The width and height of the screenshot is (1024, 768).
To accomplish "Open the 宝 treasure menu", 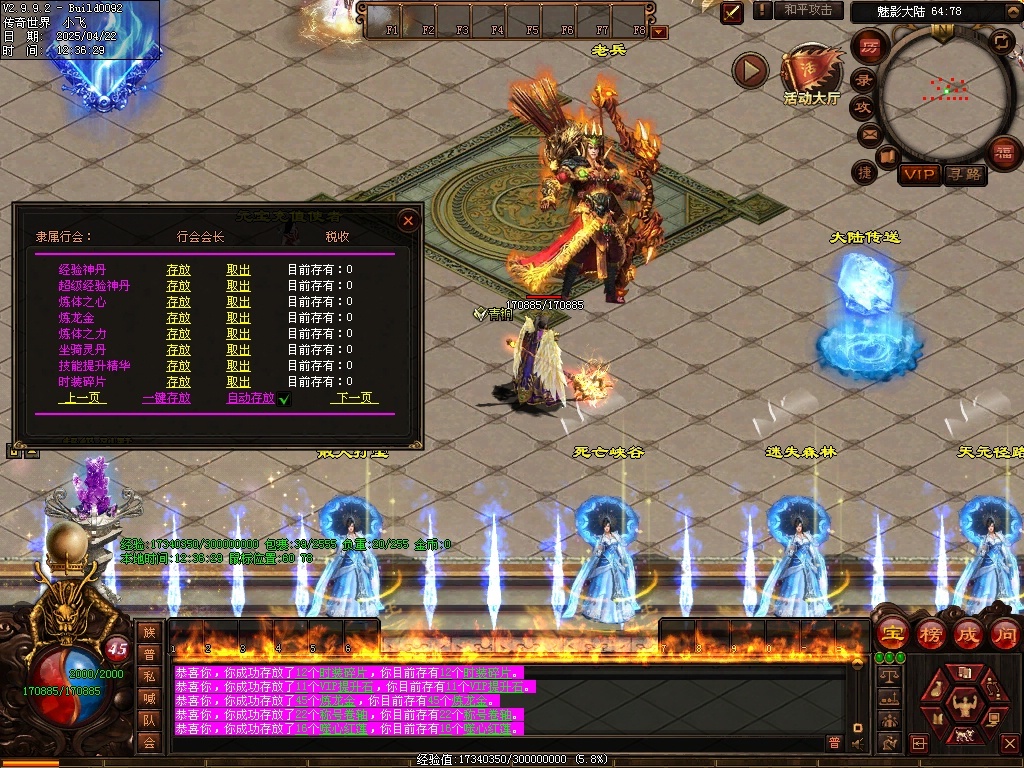I will 891,634.
